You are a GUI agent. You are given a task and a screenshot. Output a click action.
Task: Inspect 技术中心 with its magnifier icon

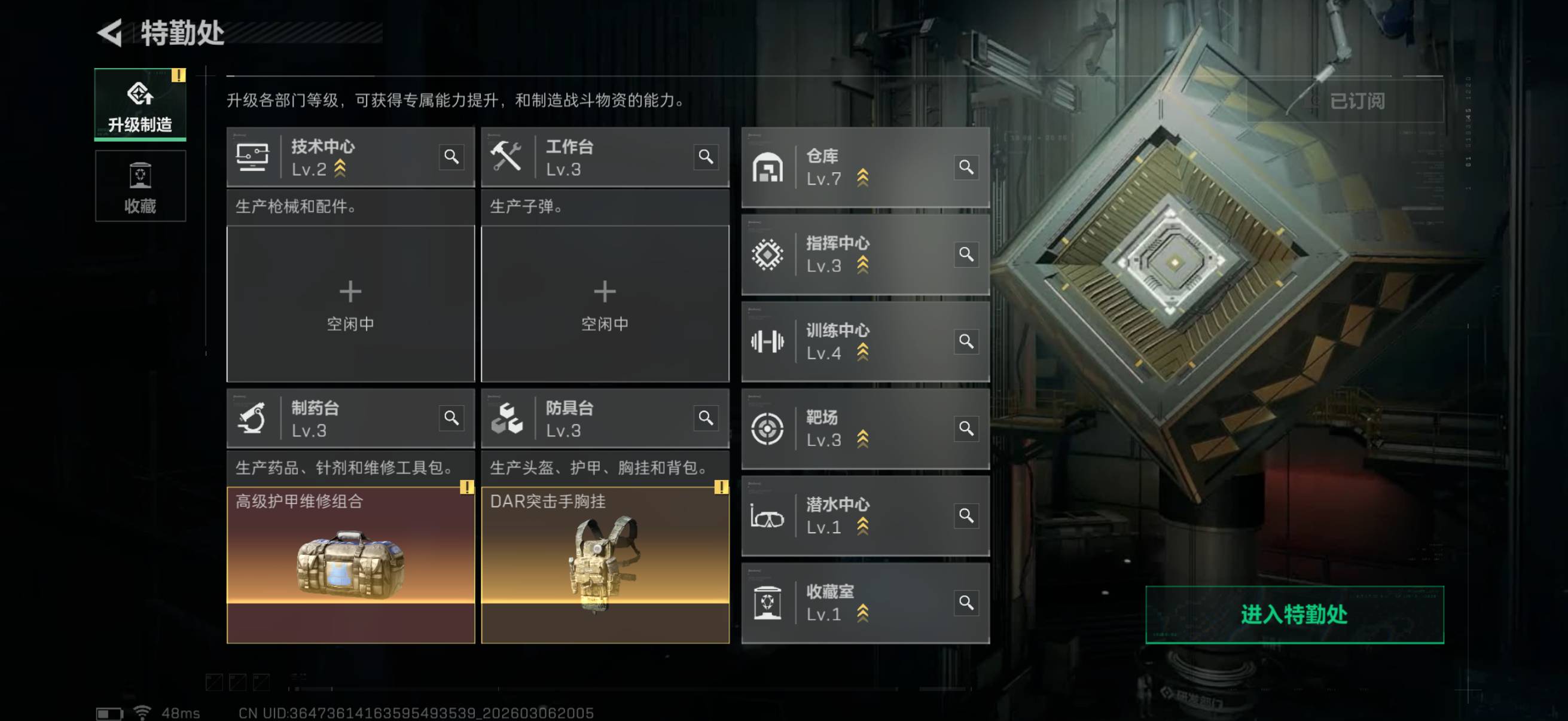click(x=451, y=157)
